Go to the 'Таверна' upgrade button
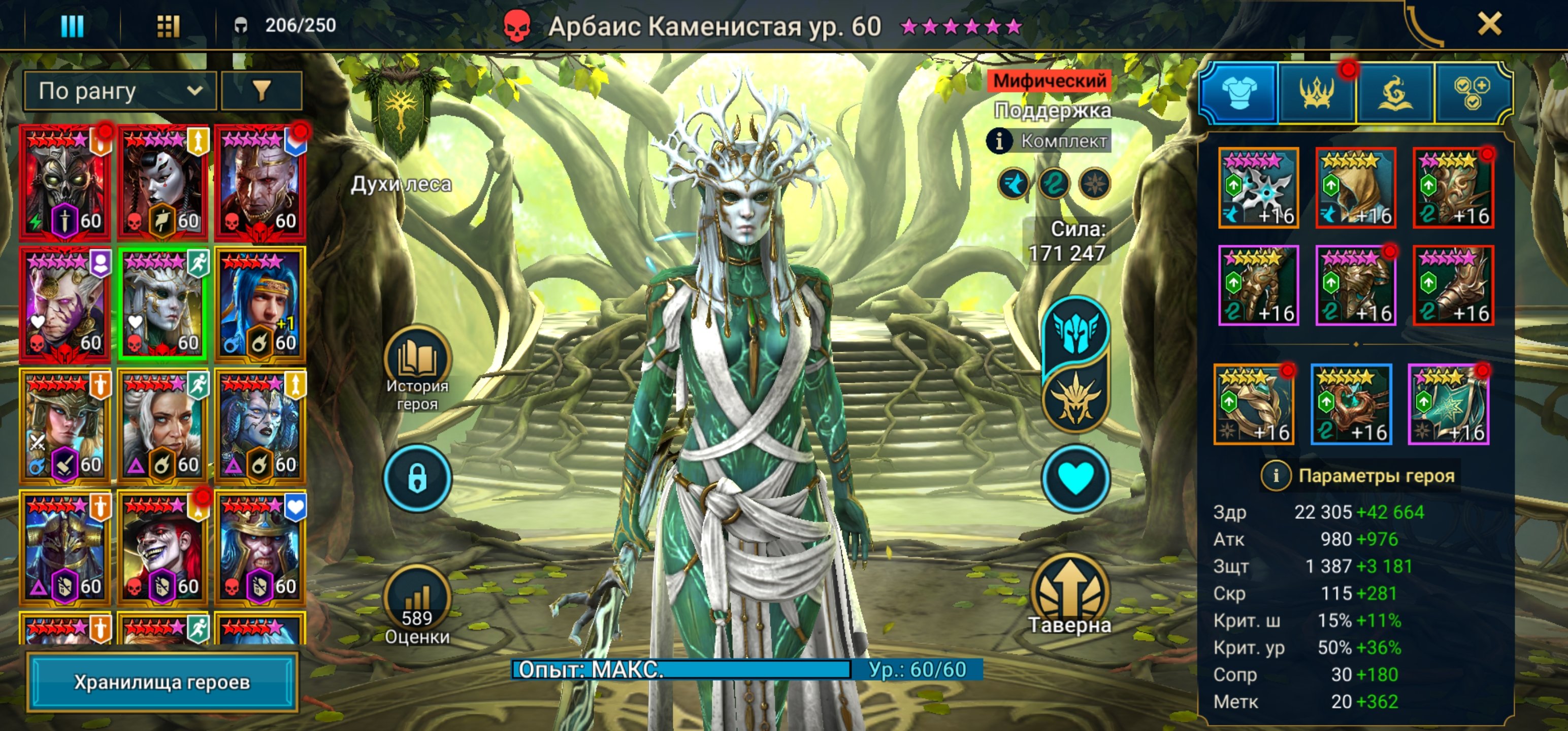1568x731 pixels. (1069, 594)
